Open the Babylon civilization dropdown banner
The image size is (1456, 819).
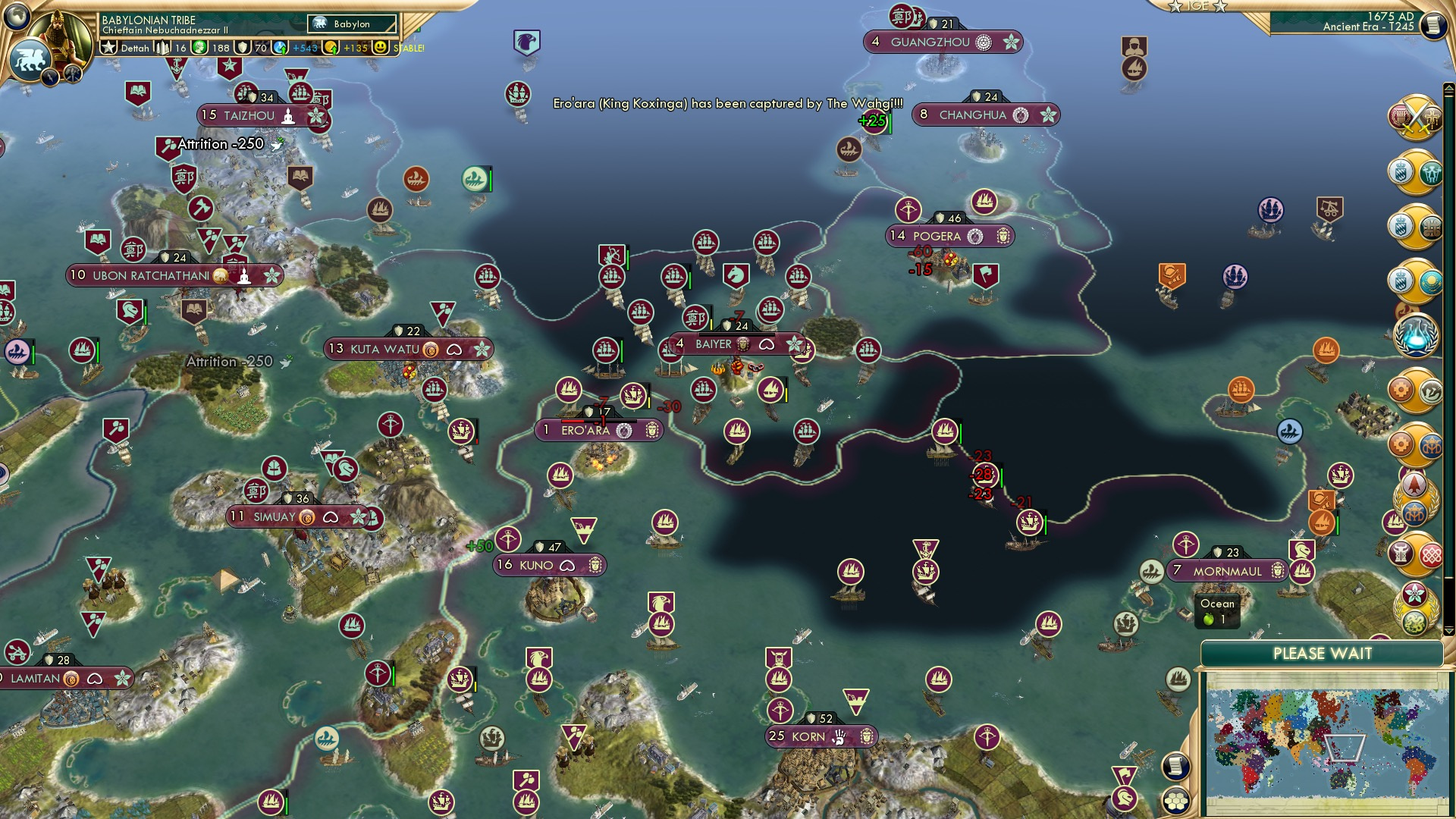click(x=350, y=24)
